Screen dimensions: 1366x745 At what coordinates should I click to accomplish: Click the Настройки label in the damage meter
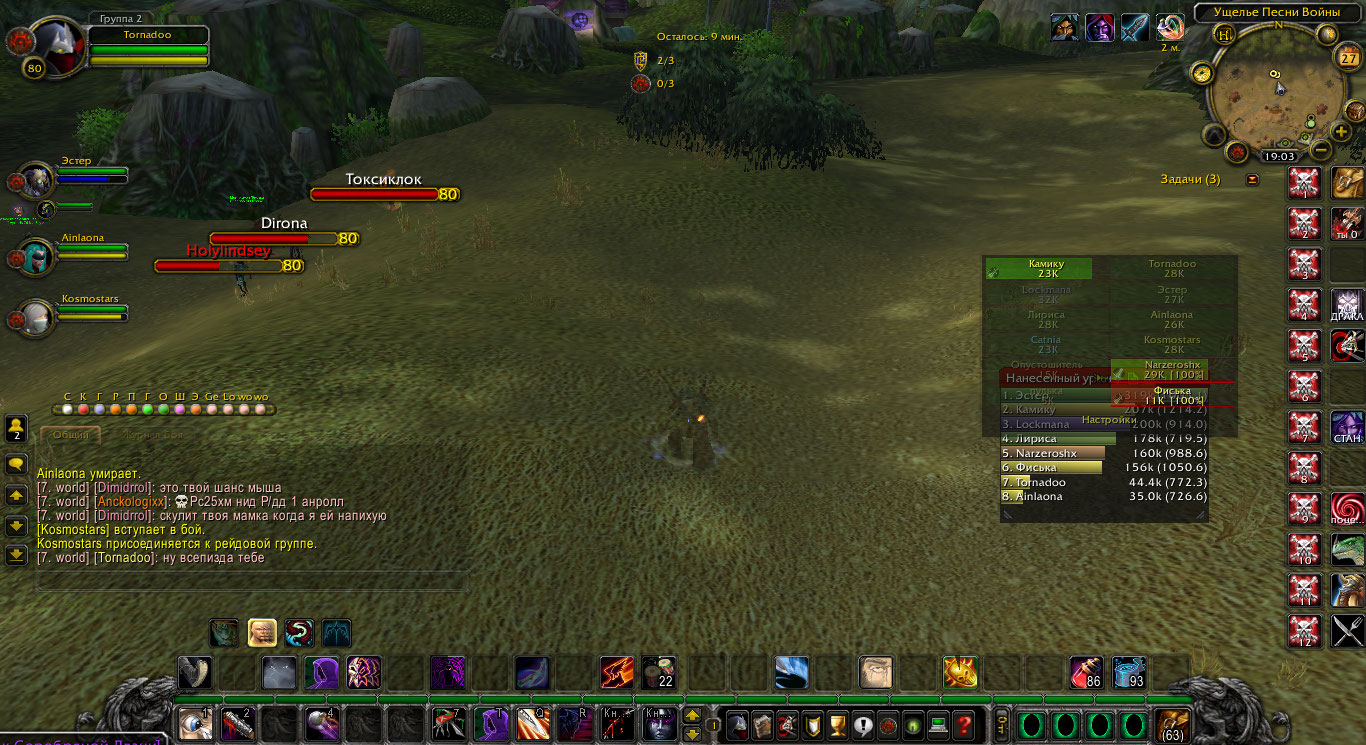point(1107,420)
